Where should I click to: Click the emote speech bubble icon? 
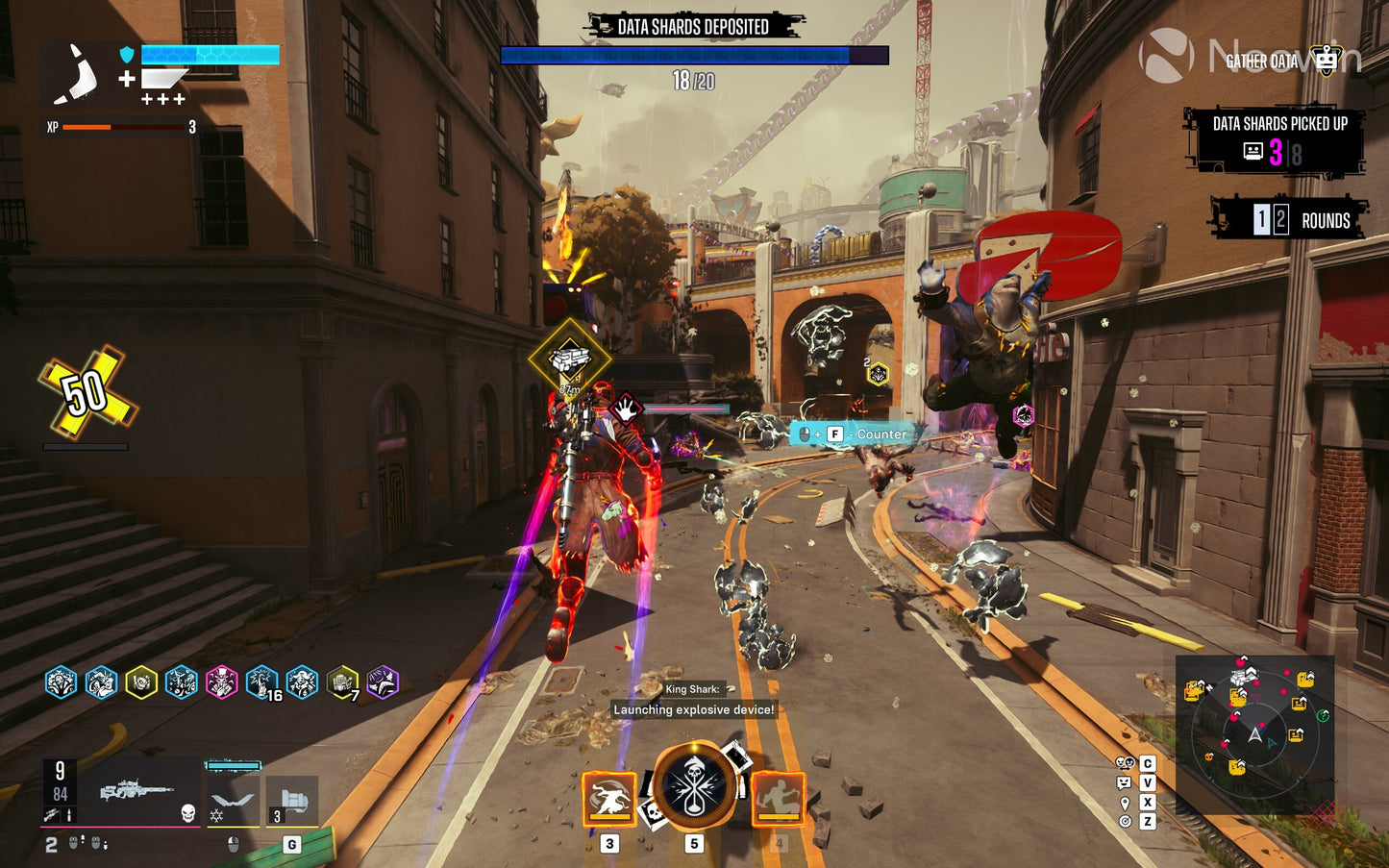click(x=1125, y=782)
